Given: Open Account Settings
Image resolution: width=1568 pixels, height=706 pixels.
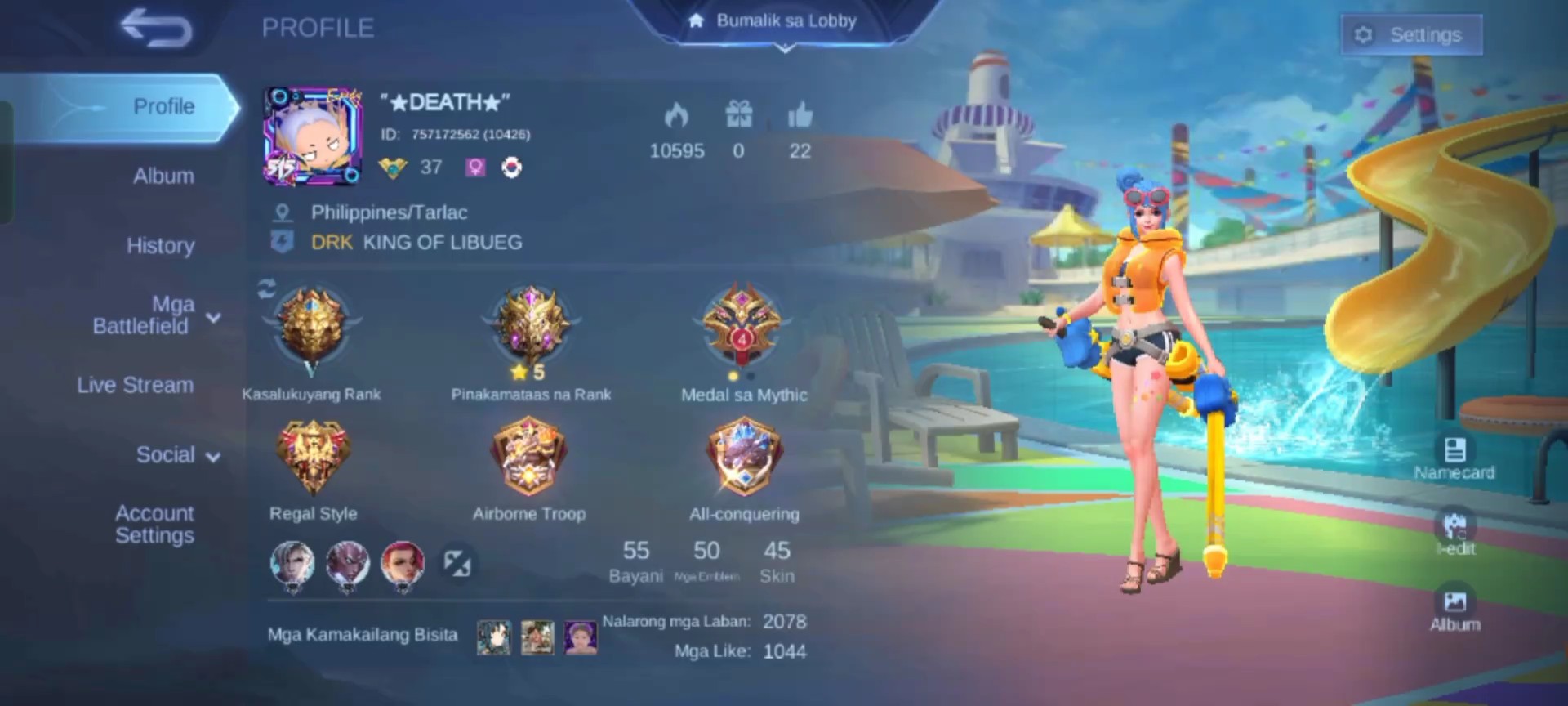Looking at the screenshot, I should [x=154, y=524].
